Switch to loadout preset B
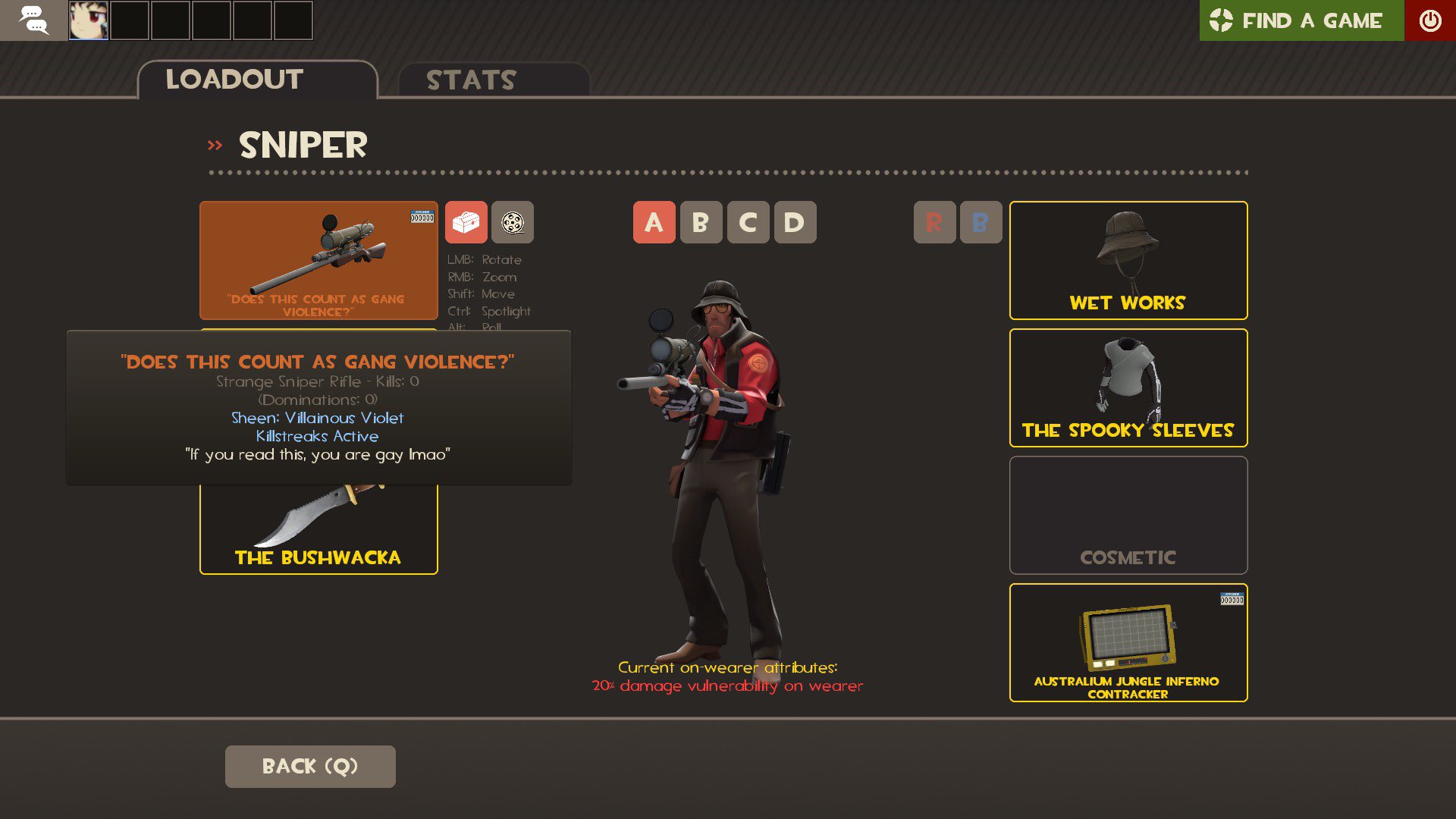Viewport: 1456px width, 819px height. tap(701, 222)
